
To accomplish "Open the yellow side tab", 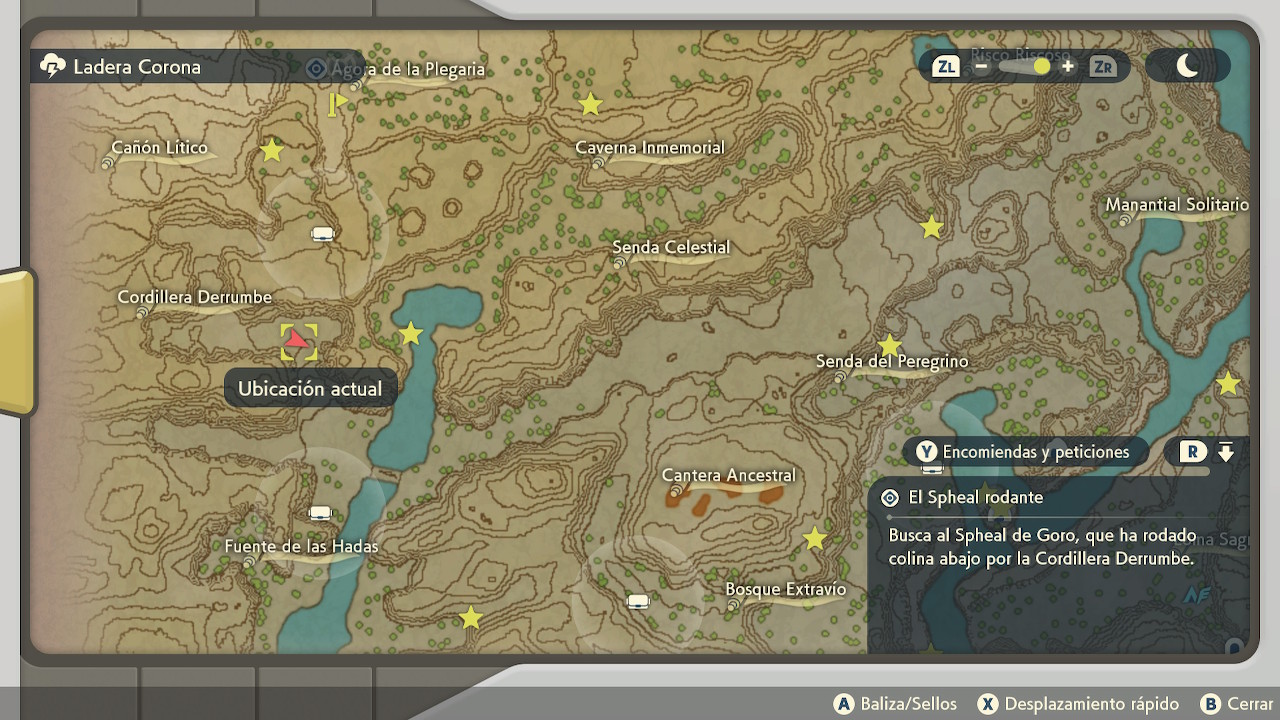I will click(x=17, y=342).
